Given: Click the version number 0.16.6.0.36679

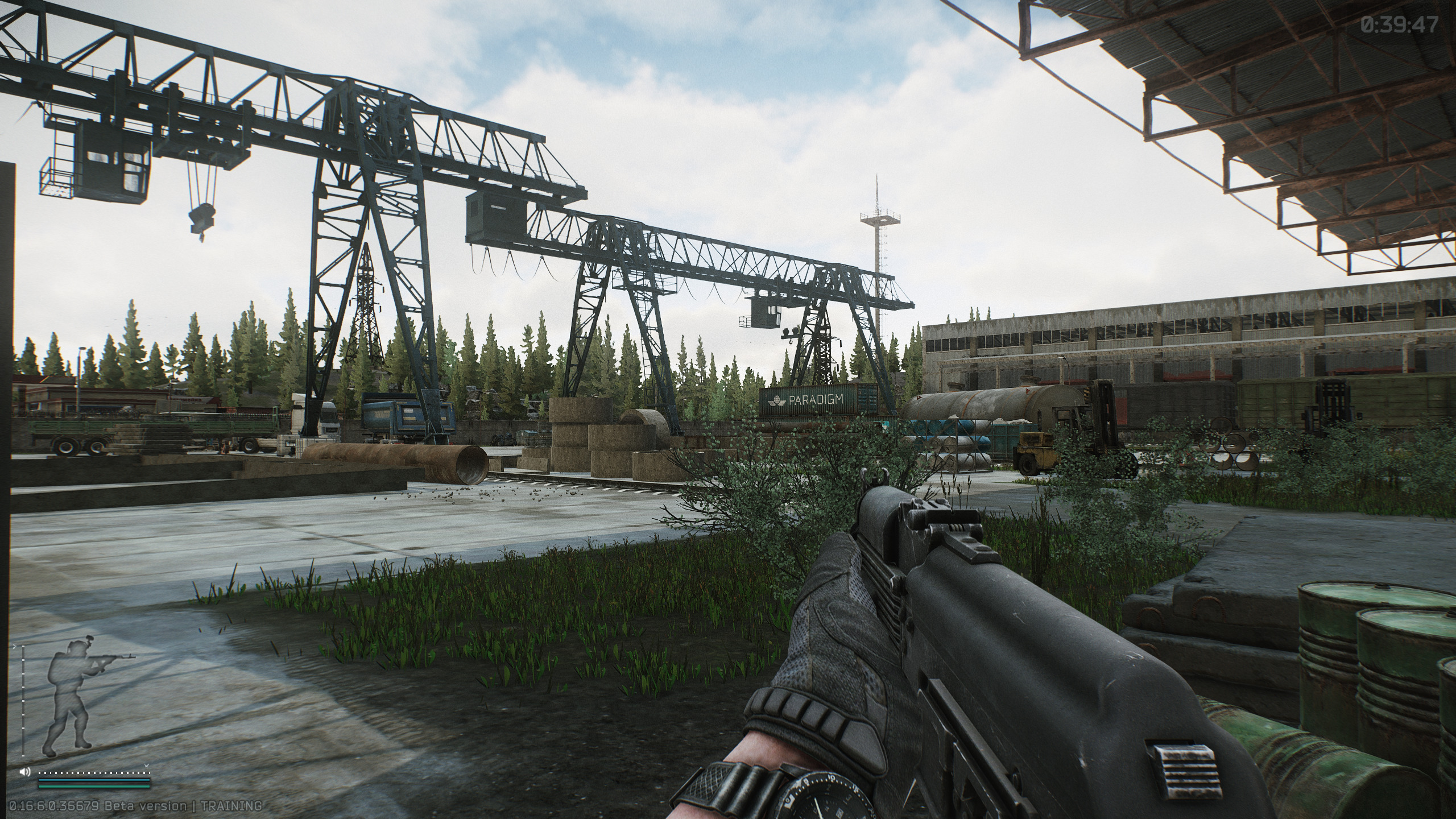Looking at the screenshot, I should tap(54, 805).
